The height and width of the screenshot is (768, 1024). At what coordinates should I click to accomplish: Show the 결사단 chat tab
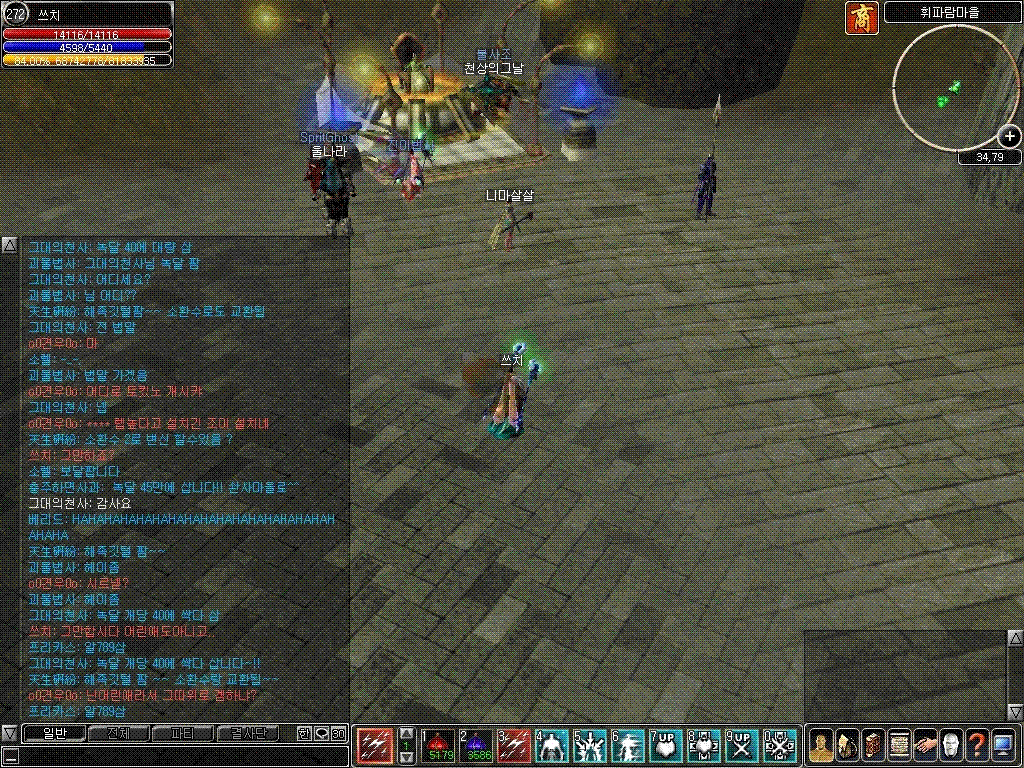click(x=245, y=734)
